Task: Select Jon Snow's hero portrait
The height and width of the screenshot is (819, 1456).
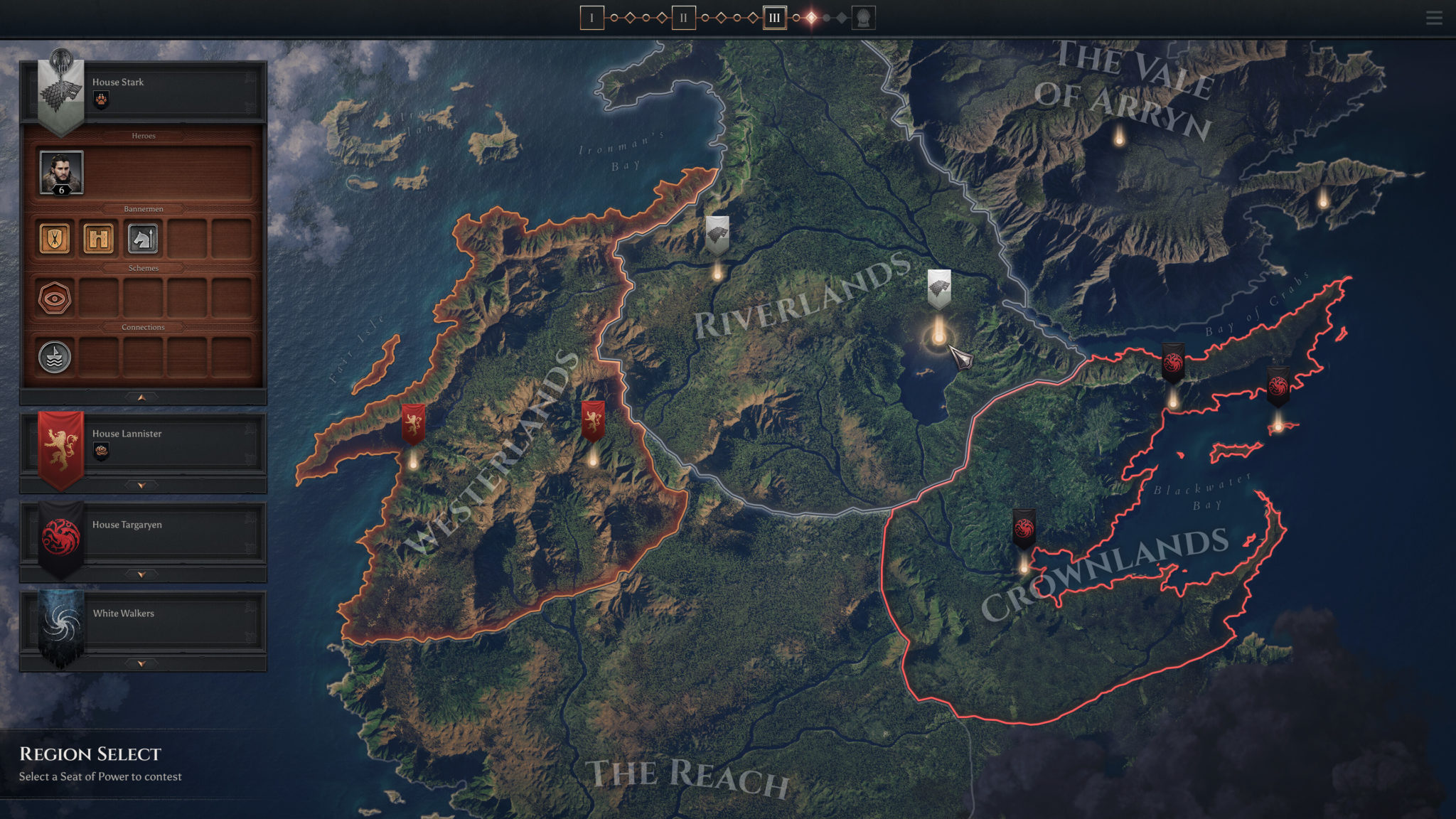Action: [60, 171]
